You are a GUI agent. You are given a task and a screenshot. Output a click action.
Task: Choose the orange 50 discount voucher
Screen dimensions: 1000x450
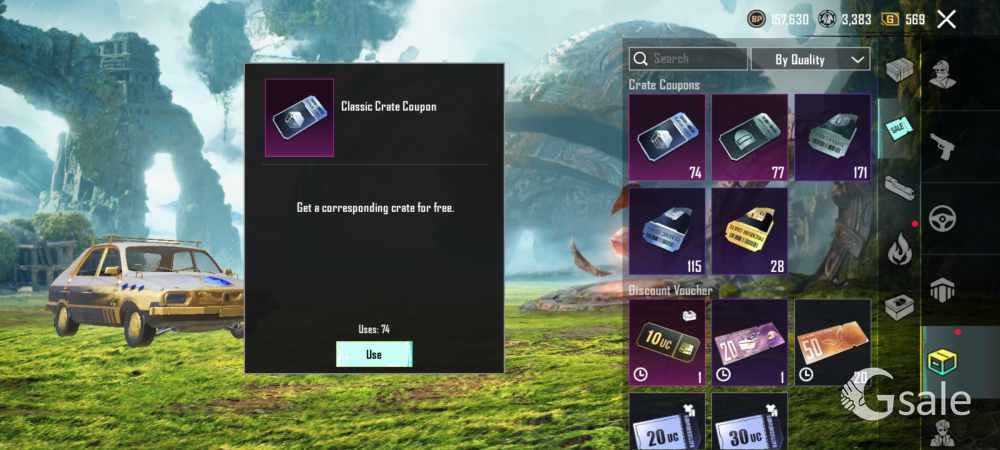pyautogui.click(x=832, y=342)
